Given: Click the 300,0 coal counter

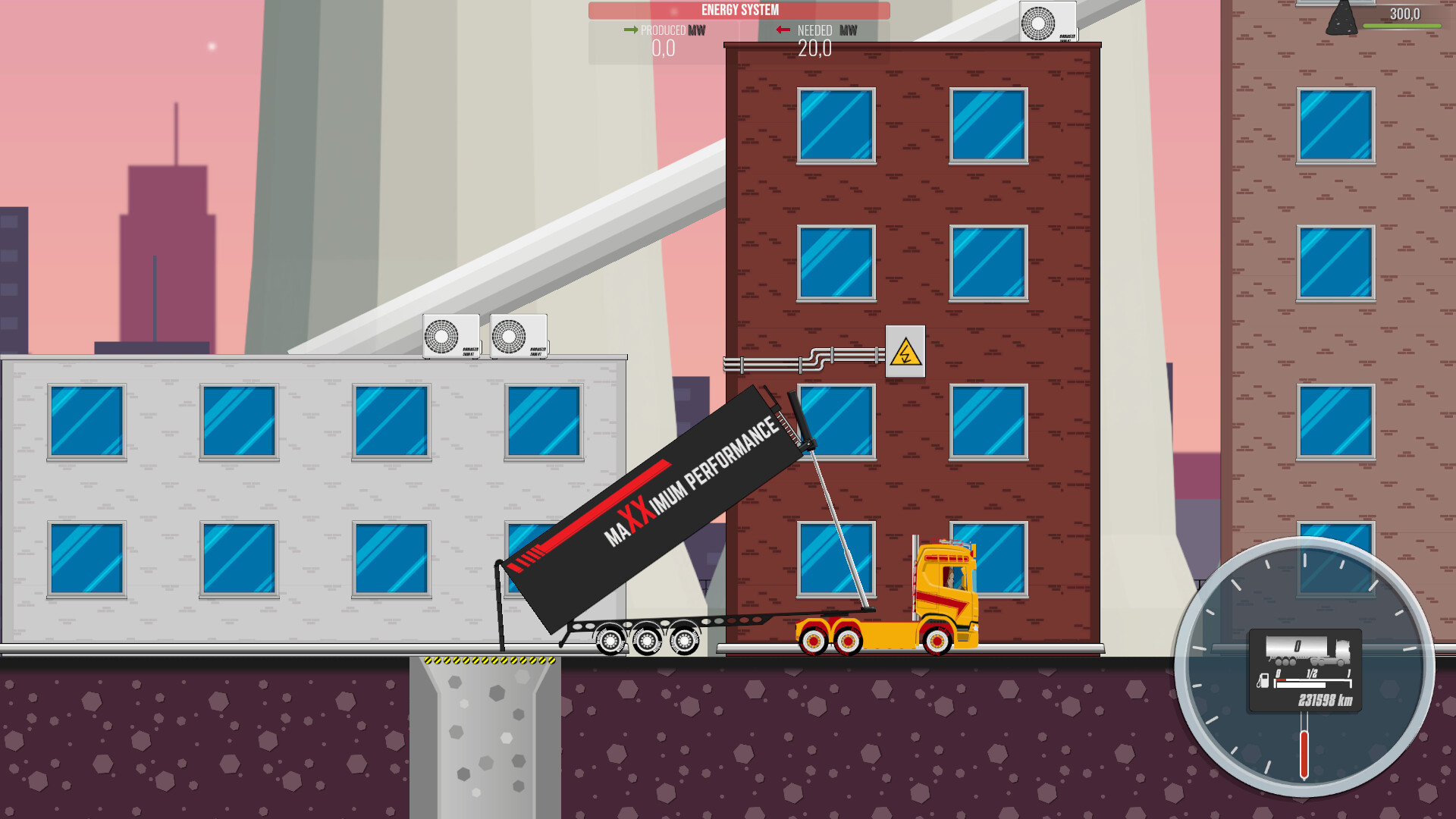Looking at the screenshot, I should [1407, 11].
